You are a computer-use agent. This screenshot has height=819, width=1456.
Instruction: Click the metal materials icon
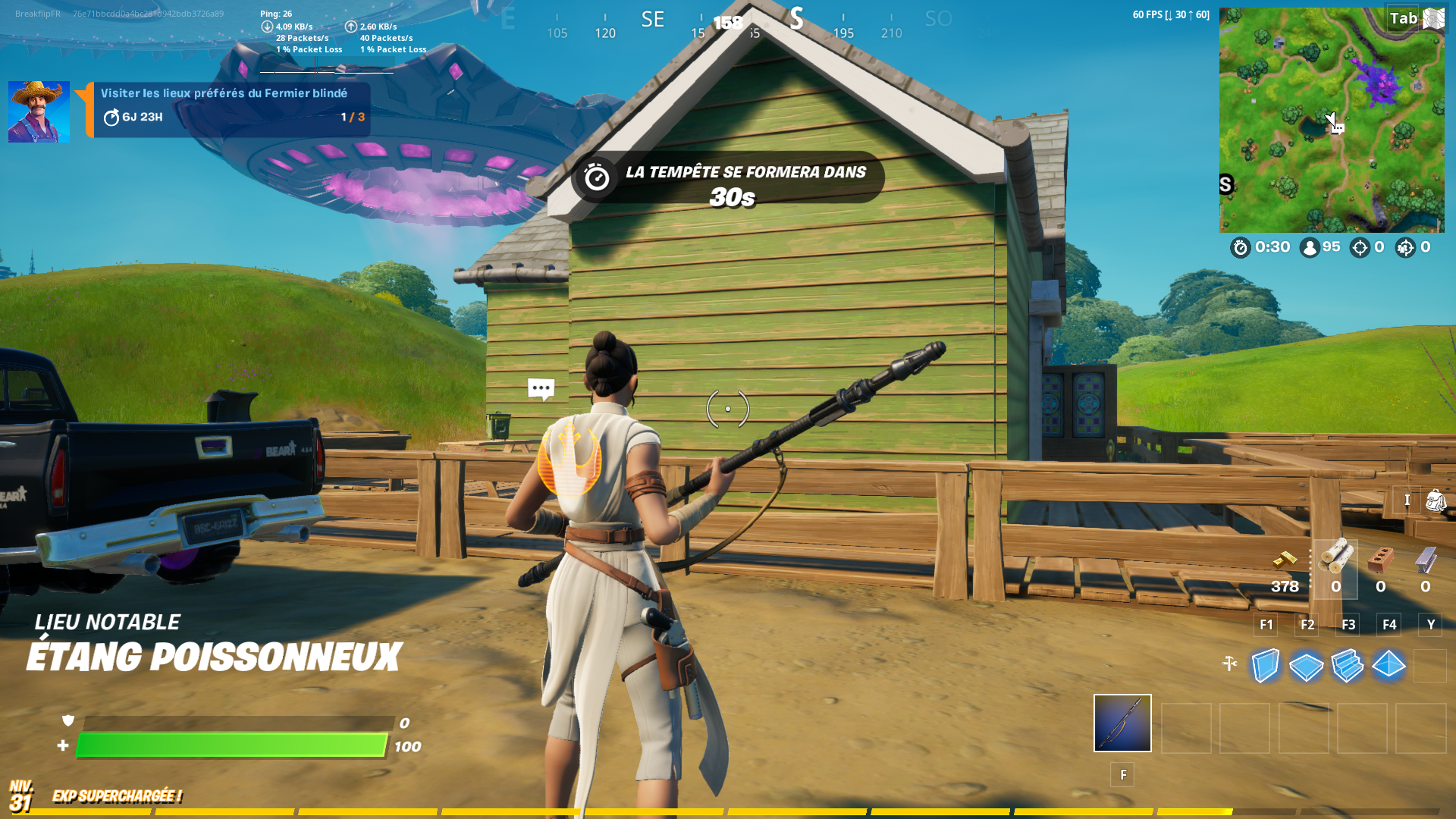point(1427,561)
